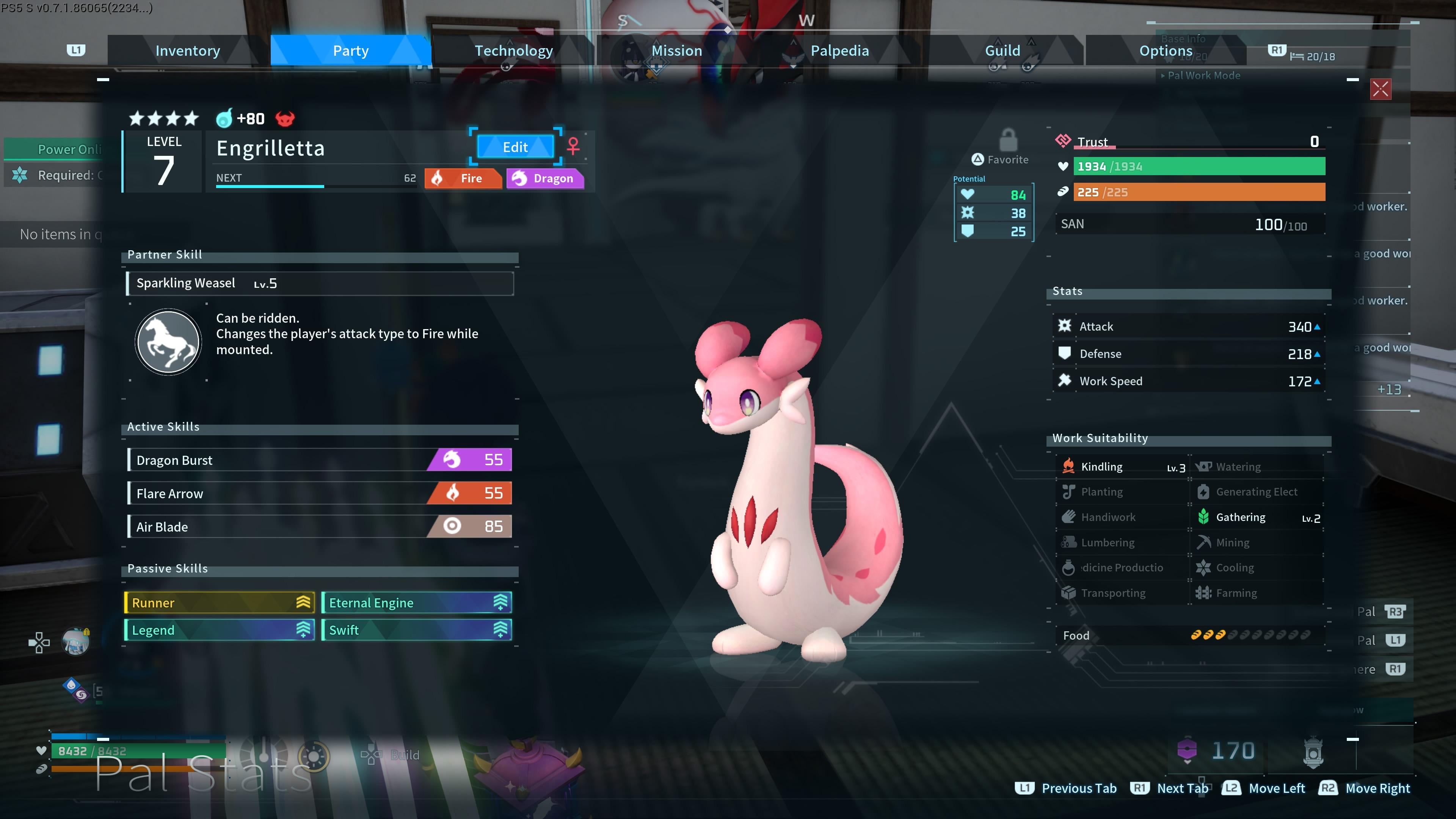This screenshot has height=819, width=1456.
Task: Select the Mission tab
Action: (x=676, y=51)
